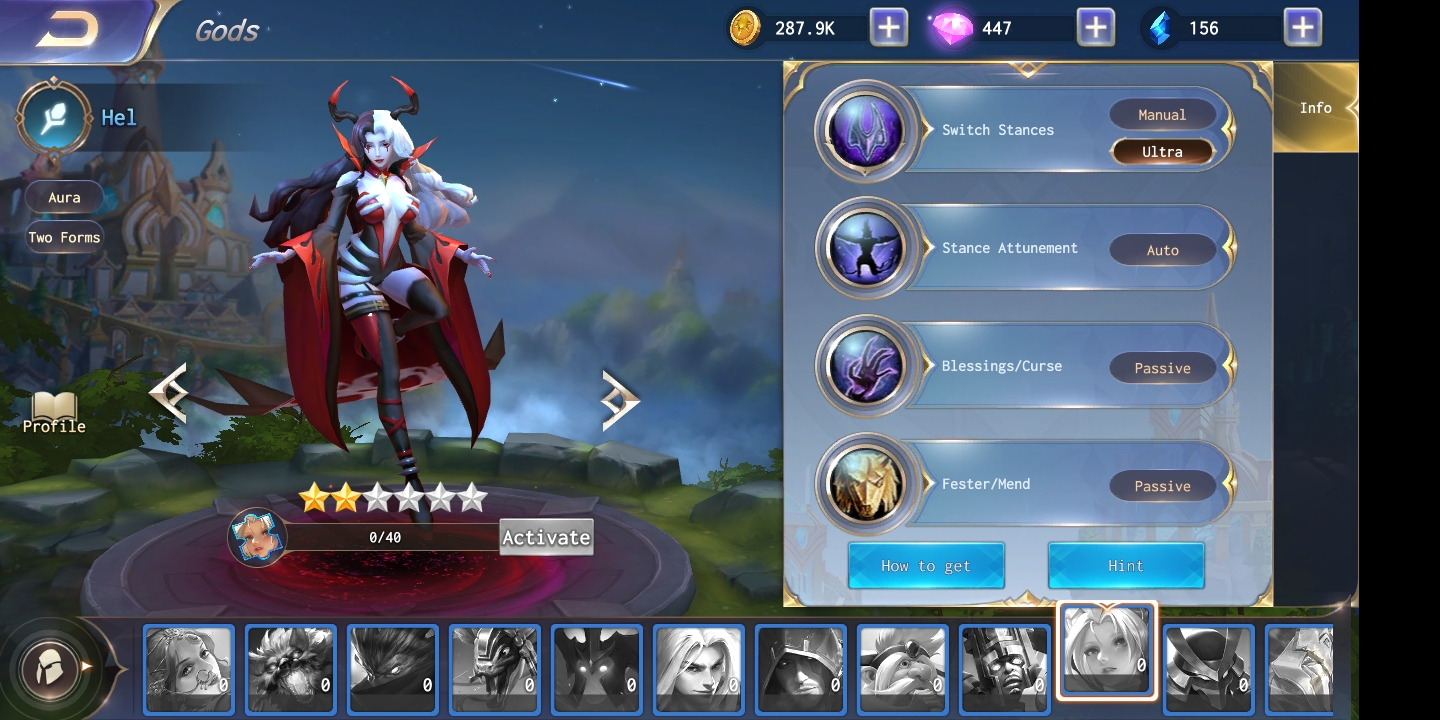
Task: View the Blessings/Curse passive skill icon
Action: 865,366
